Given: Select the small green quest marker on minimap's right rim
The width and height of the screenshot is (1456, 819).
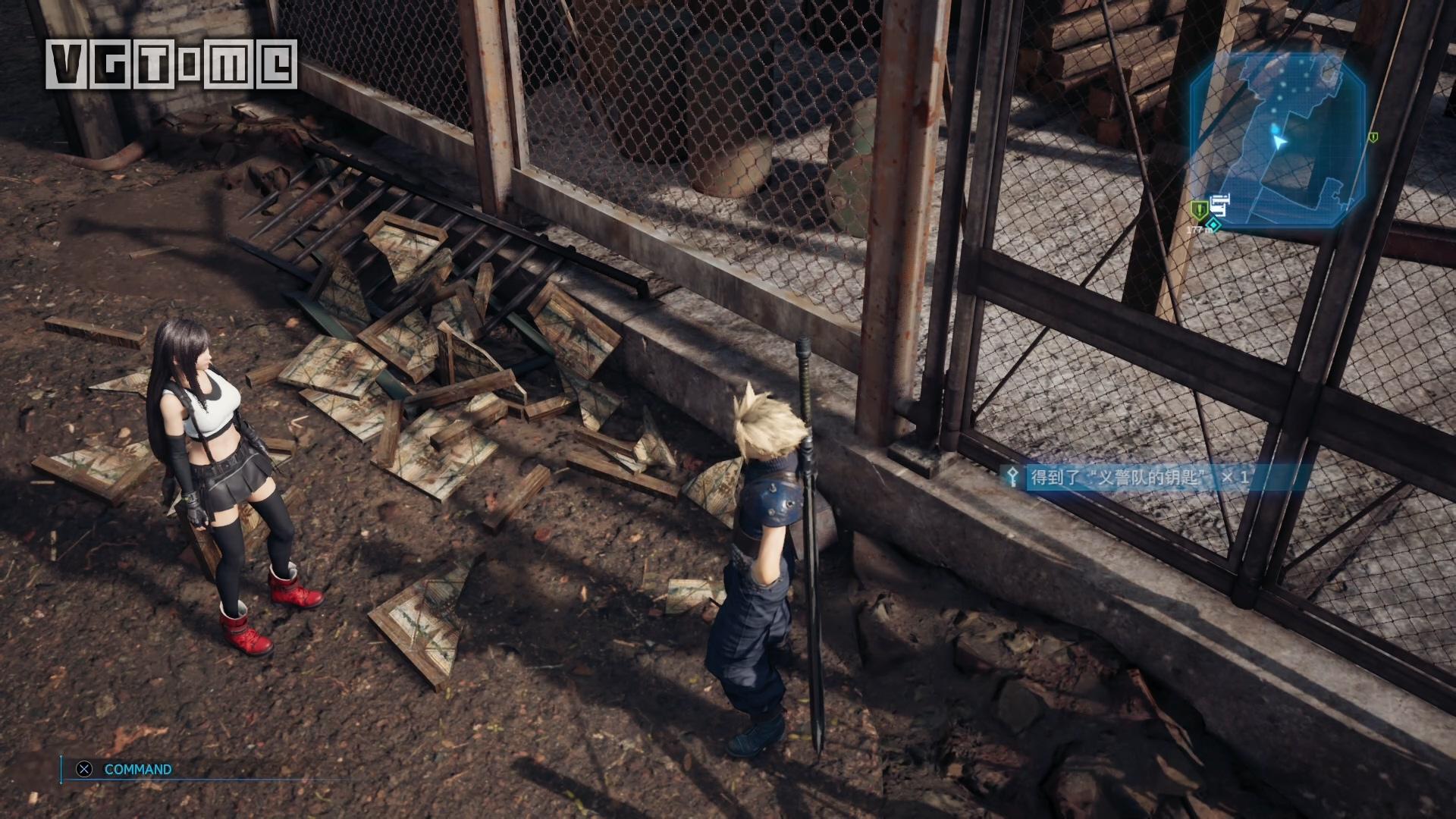Looking at the screenshot, I should [1373, 137].
